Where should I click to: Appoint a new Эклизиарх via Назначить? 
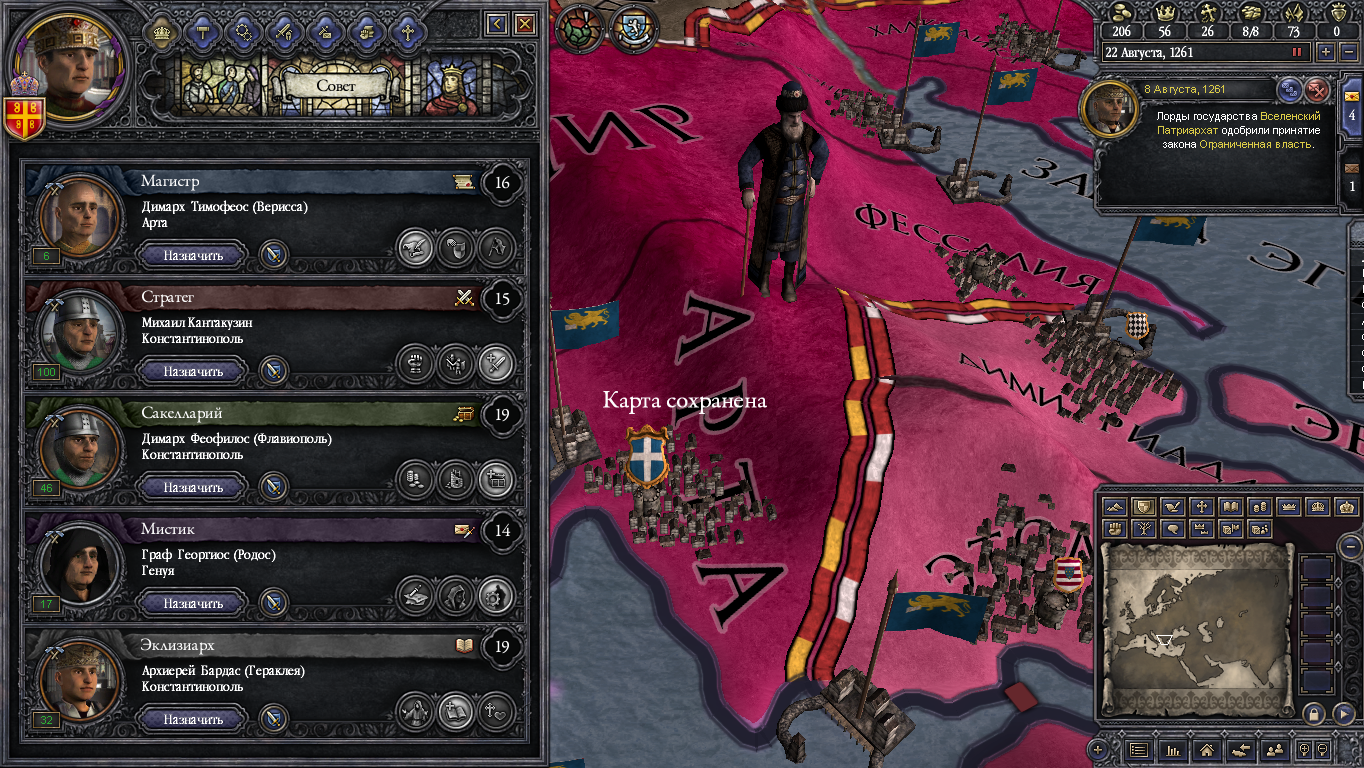click(x=193, y=719)
